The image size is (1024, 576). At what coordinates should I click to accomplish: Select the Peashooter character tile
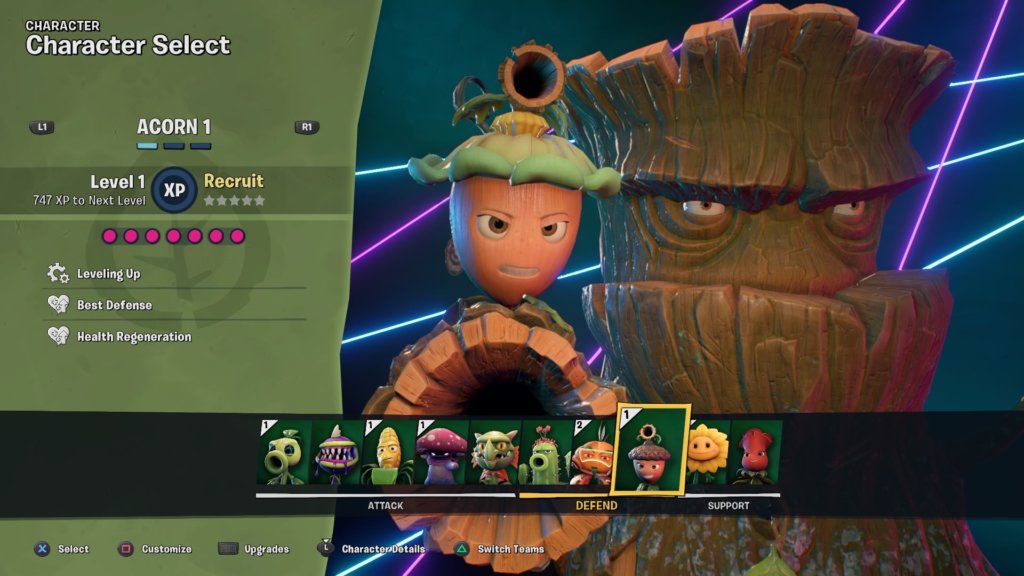(x=284, y=453)
